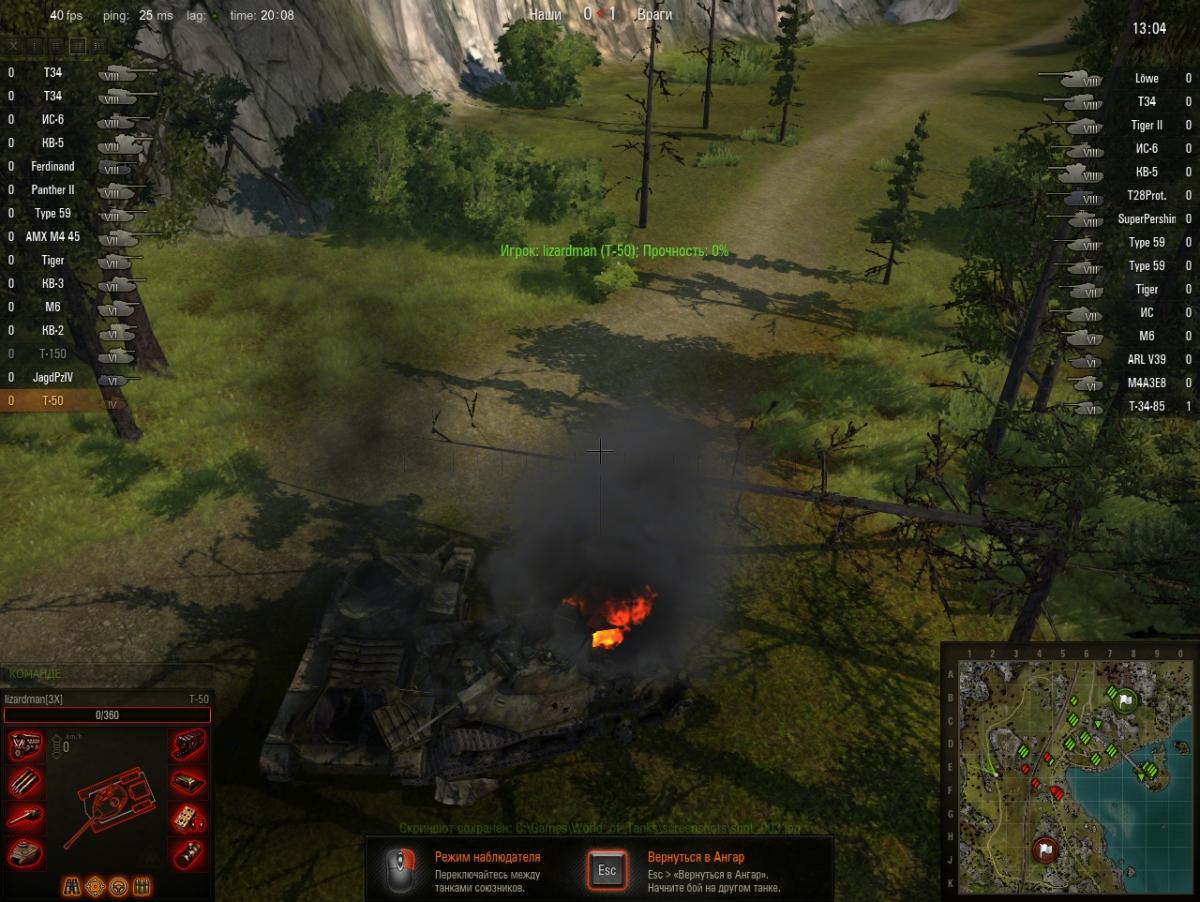Image resolution: width=1200 pixels, height=902 pixels.
Task: Hide the team list with the X button
Action: [14, 45]
